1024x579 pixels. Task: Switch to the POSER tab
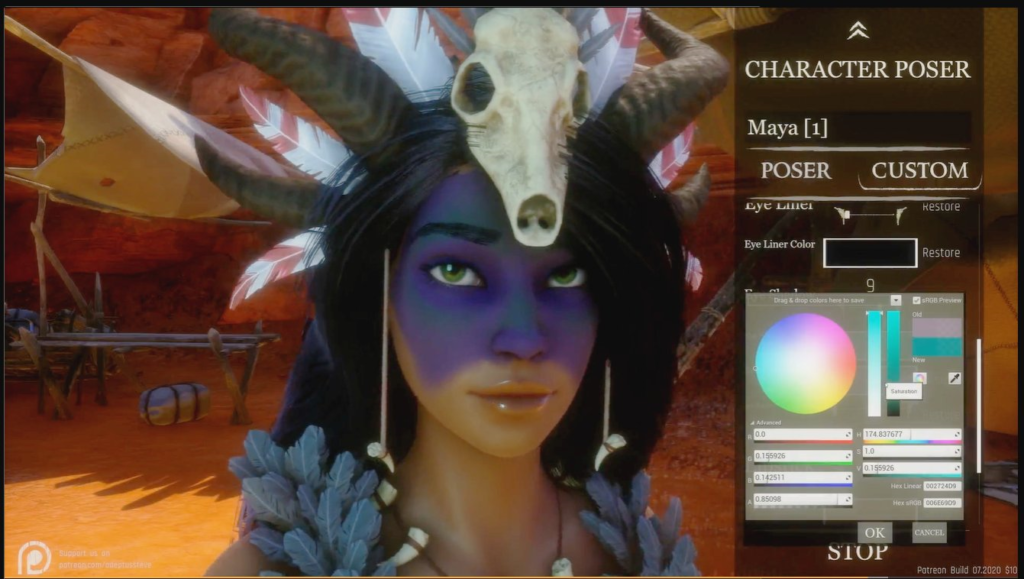point(795,170)
